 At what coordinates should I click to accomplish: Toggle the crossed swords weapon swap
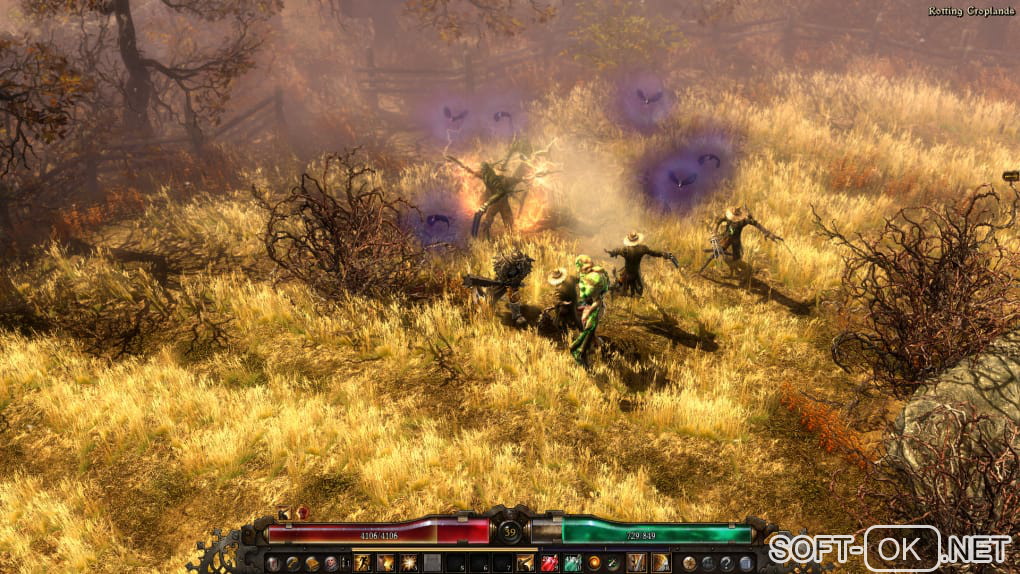(612, 563)
